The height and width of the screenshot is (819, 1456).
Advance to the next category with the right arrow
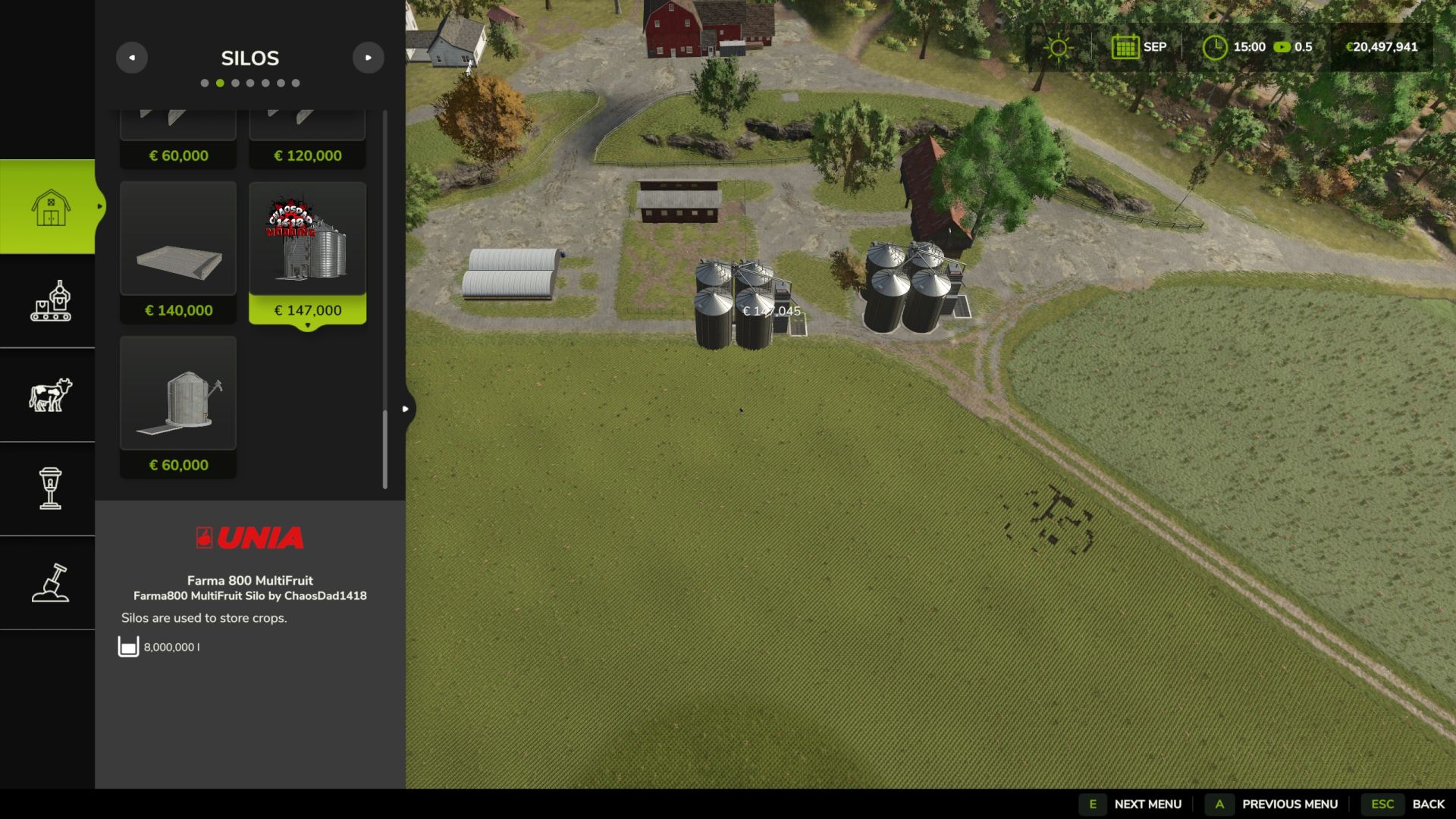(x=369, y=58)
